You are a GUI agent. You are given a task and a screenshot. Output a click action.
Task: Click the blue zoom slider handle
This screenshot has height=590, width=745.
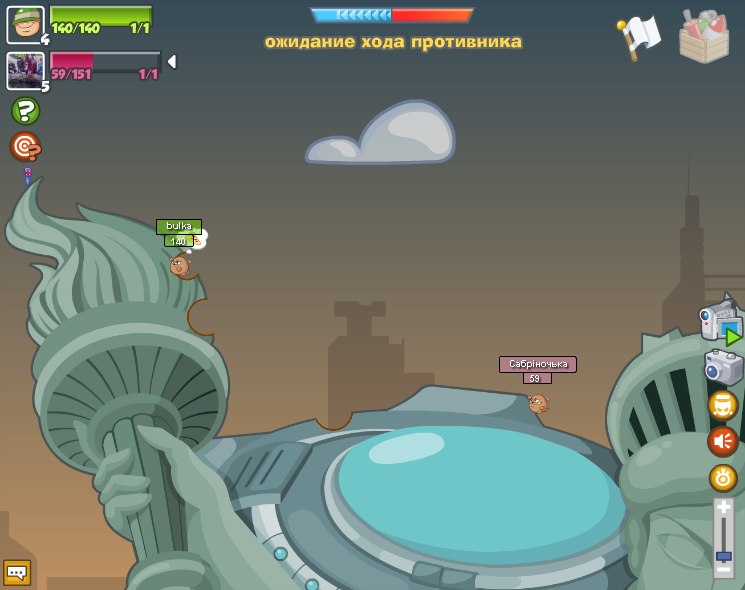point(723,555)
